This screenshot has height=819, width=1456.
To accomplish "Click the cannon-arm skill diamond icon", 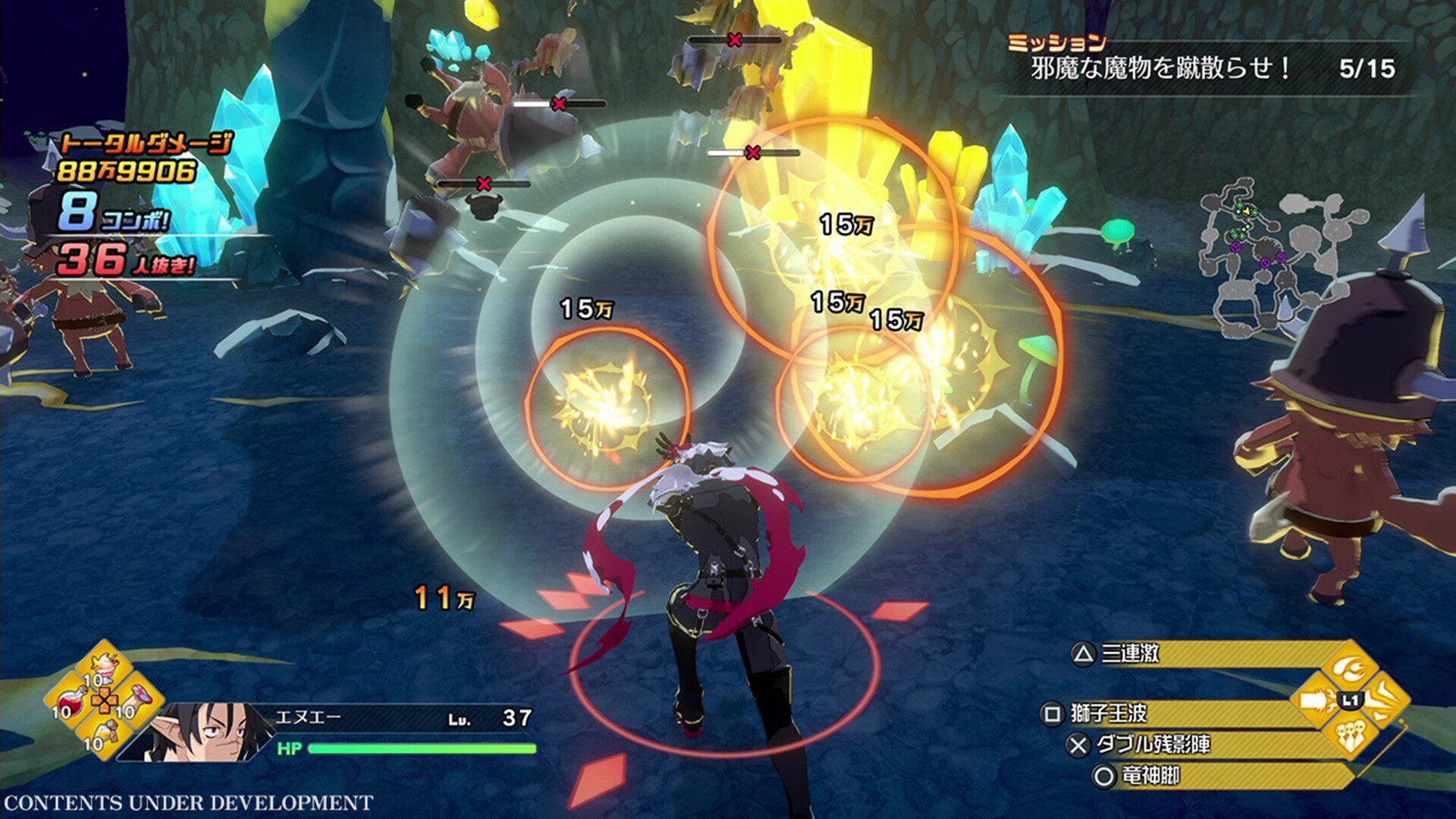I will tap(1314, 701).
